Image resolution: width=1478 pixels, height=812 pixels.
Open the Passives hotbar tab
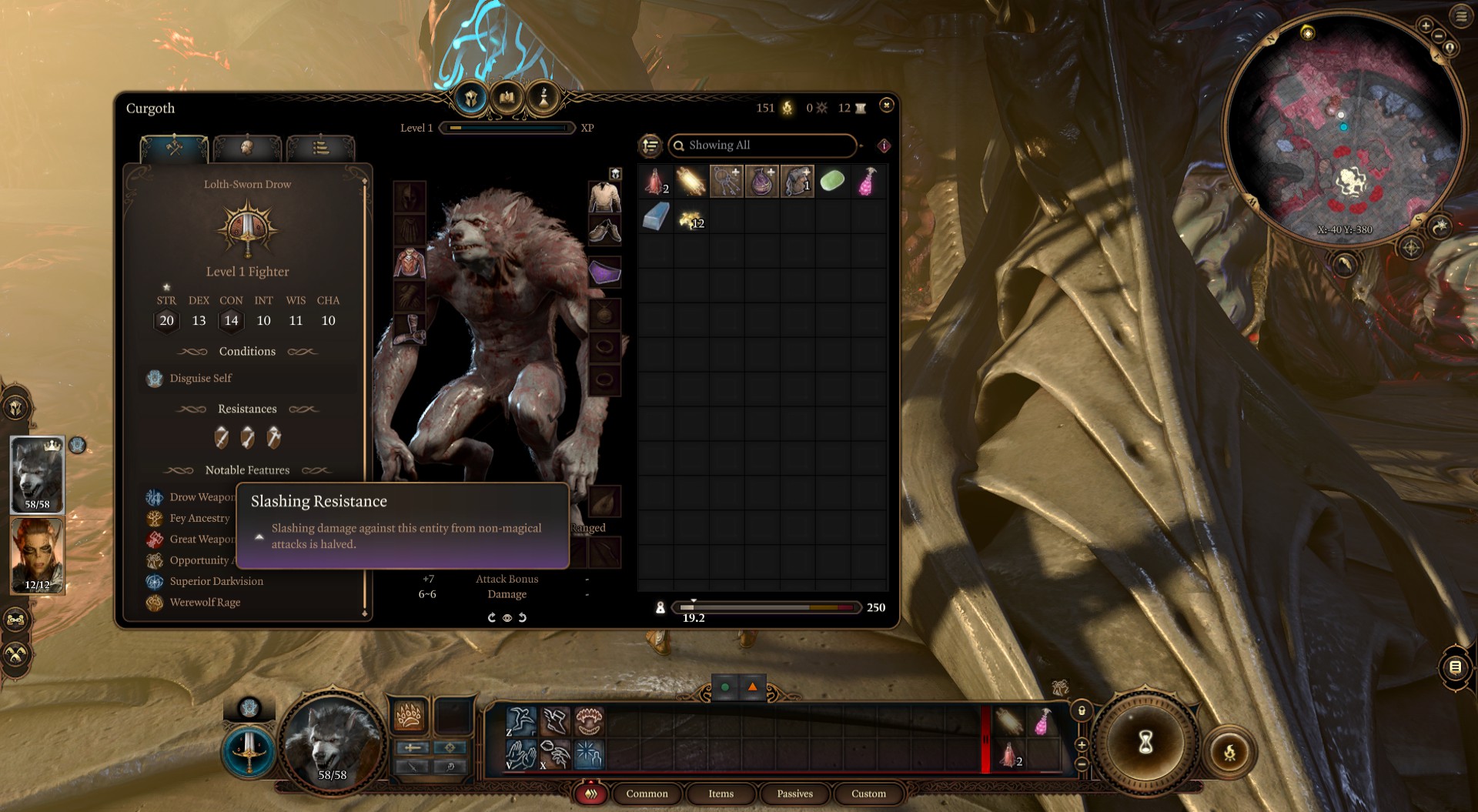point(794,794)
